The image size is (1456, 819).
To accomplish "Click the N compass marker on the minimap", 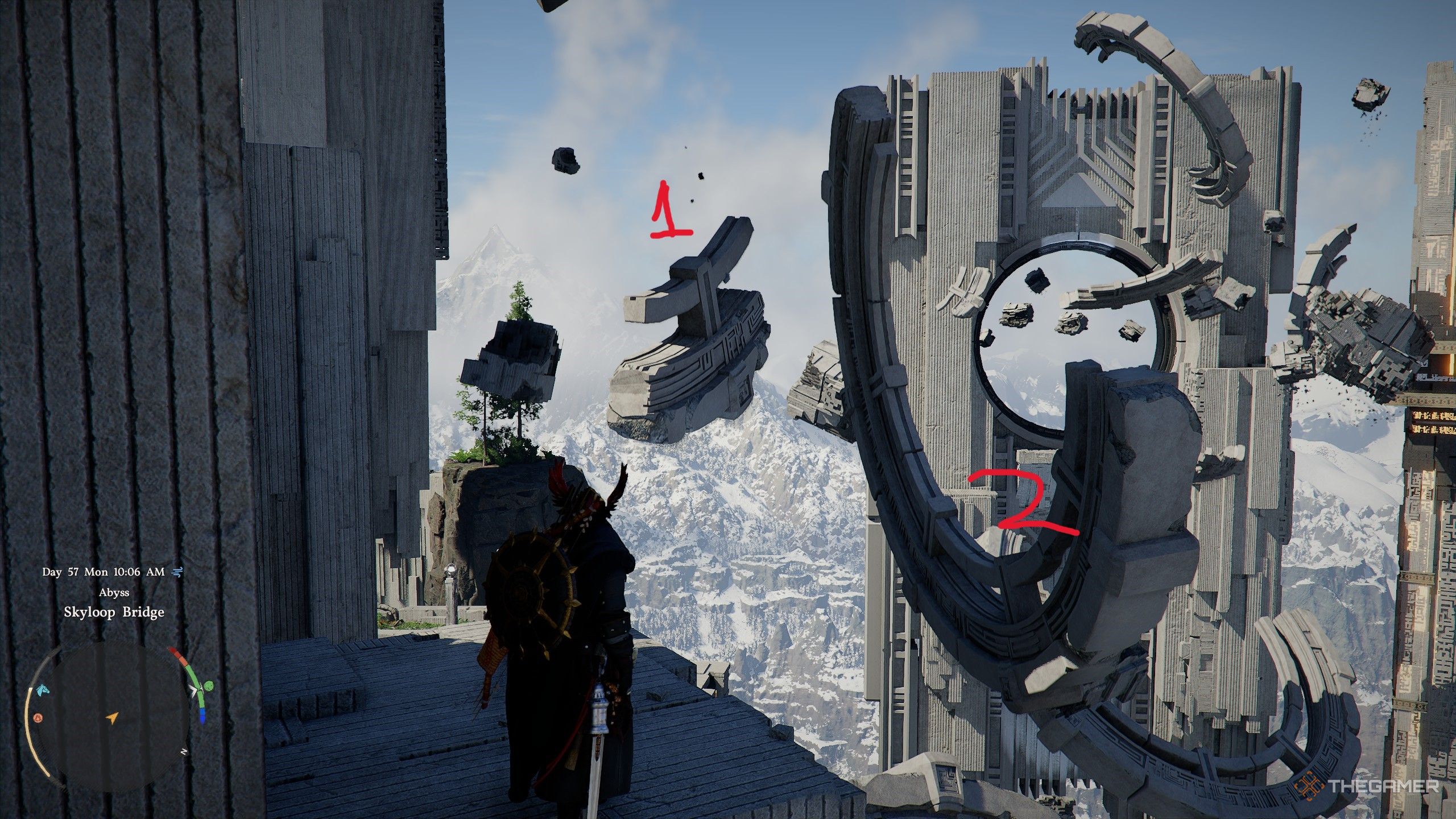I will (x=184, y=751).
